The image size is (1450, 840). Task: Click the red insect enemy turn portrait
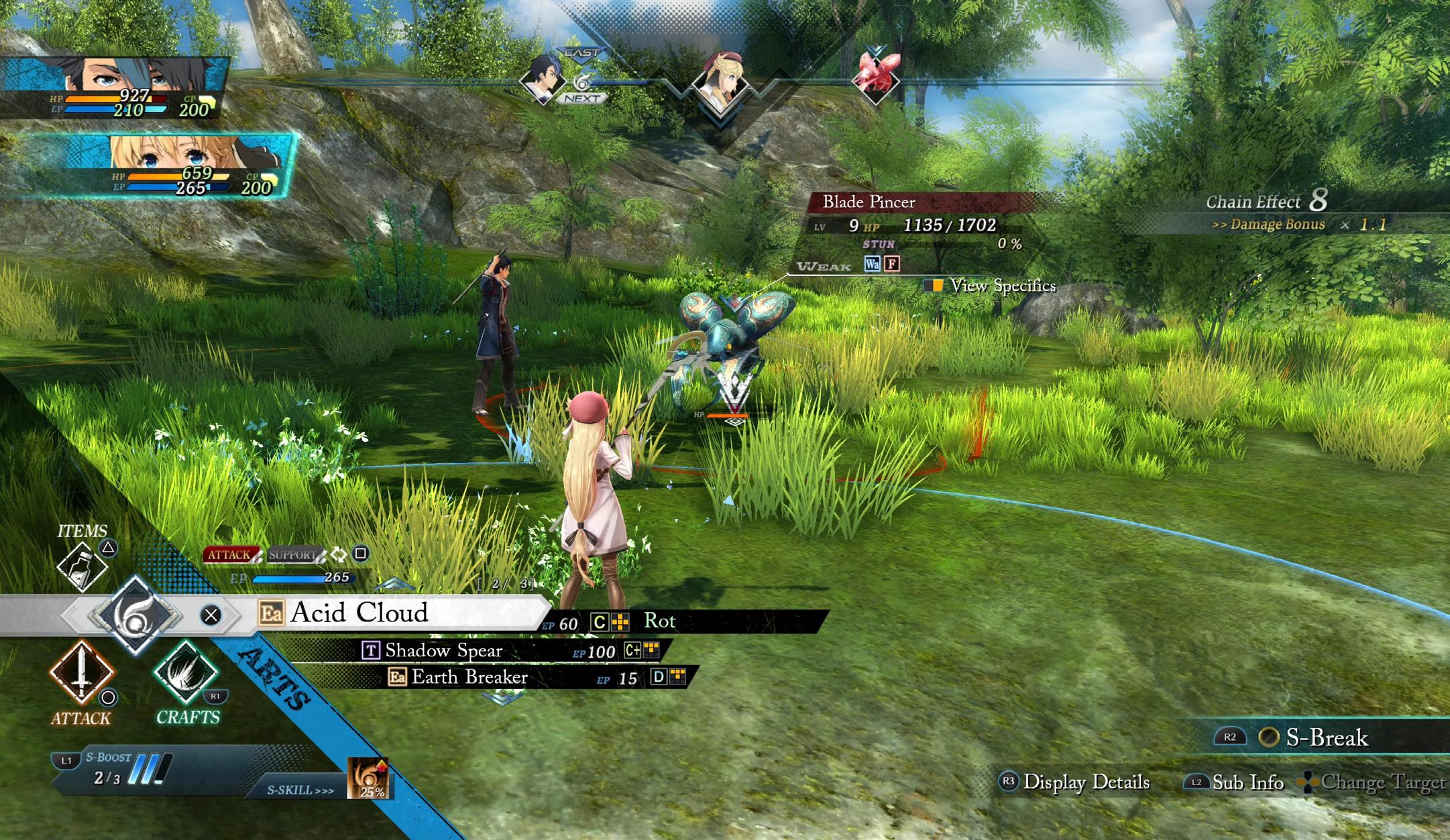(x=875, y=76)
